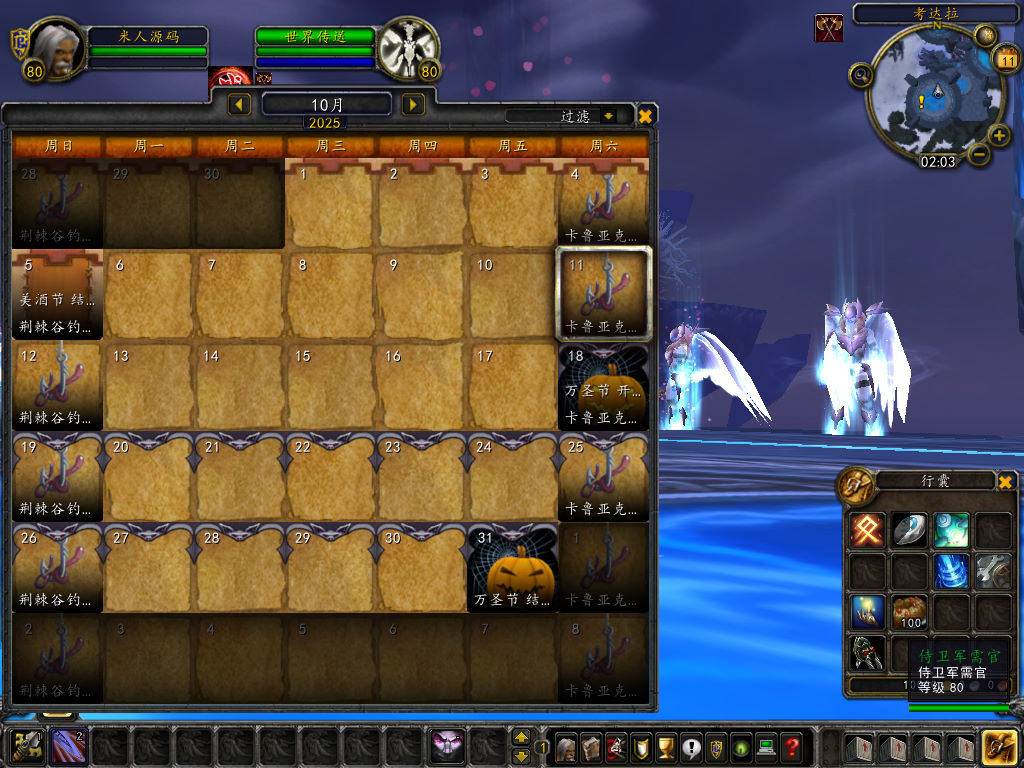This screenshot has width=1024, height=768.
Task: Advance to the next calendar month
Action: point(412,104)
